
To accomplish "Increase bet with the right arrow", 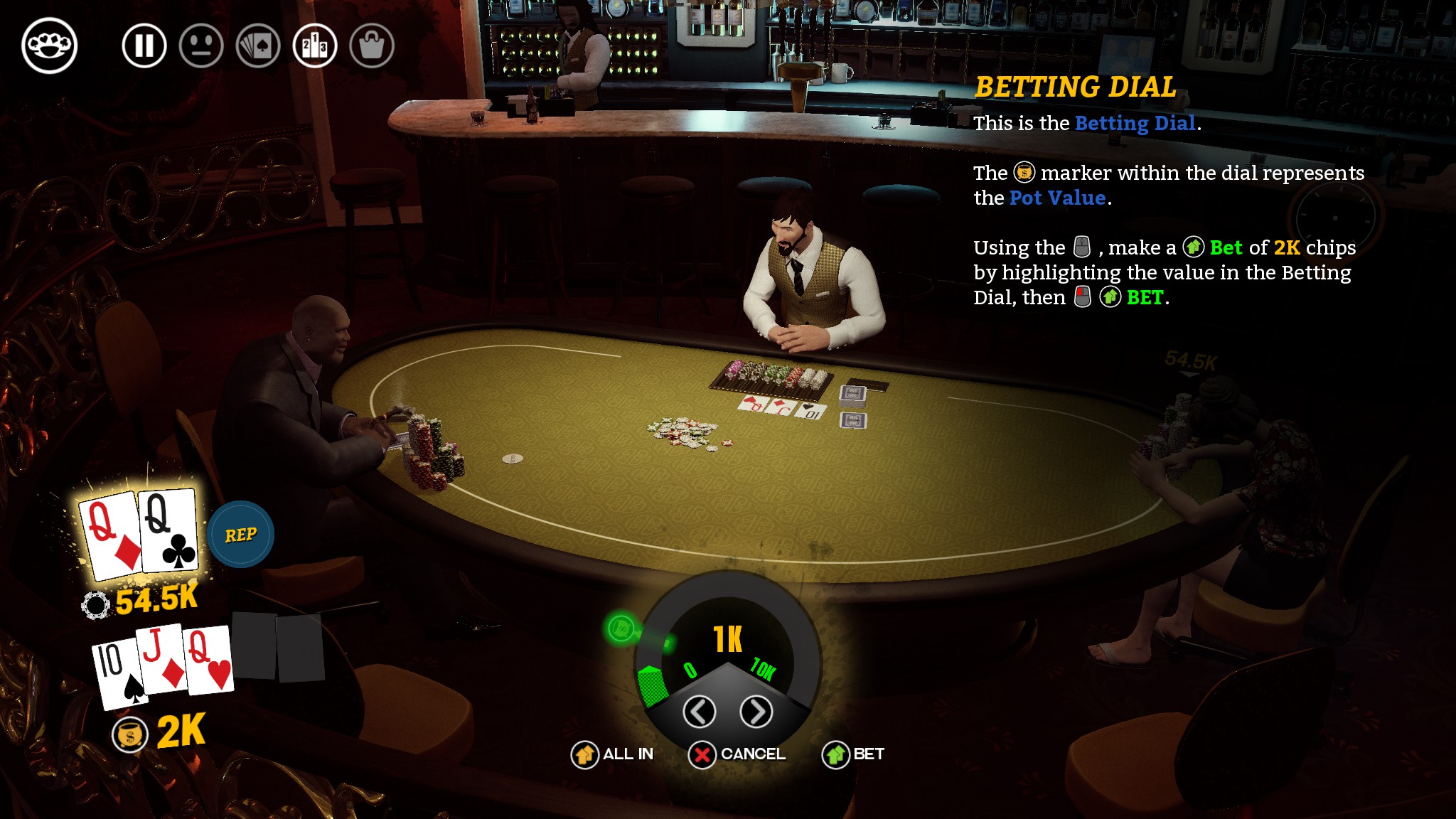I will 756,711.
